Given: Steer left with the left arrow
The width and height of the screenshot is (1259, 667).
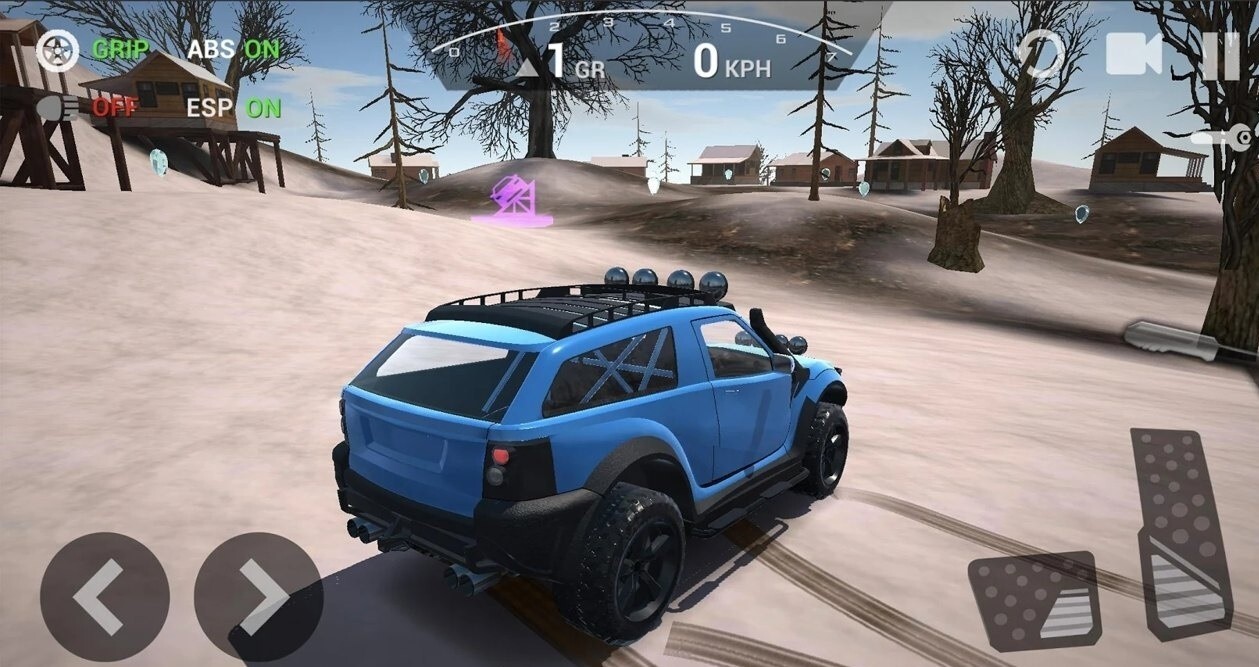Looking at the screenshot, I should pos(104,597).
